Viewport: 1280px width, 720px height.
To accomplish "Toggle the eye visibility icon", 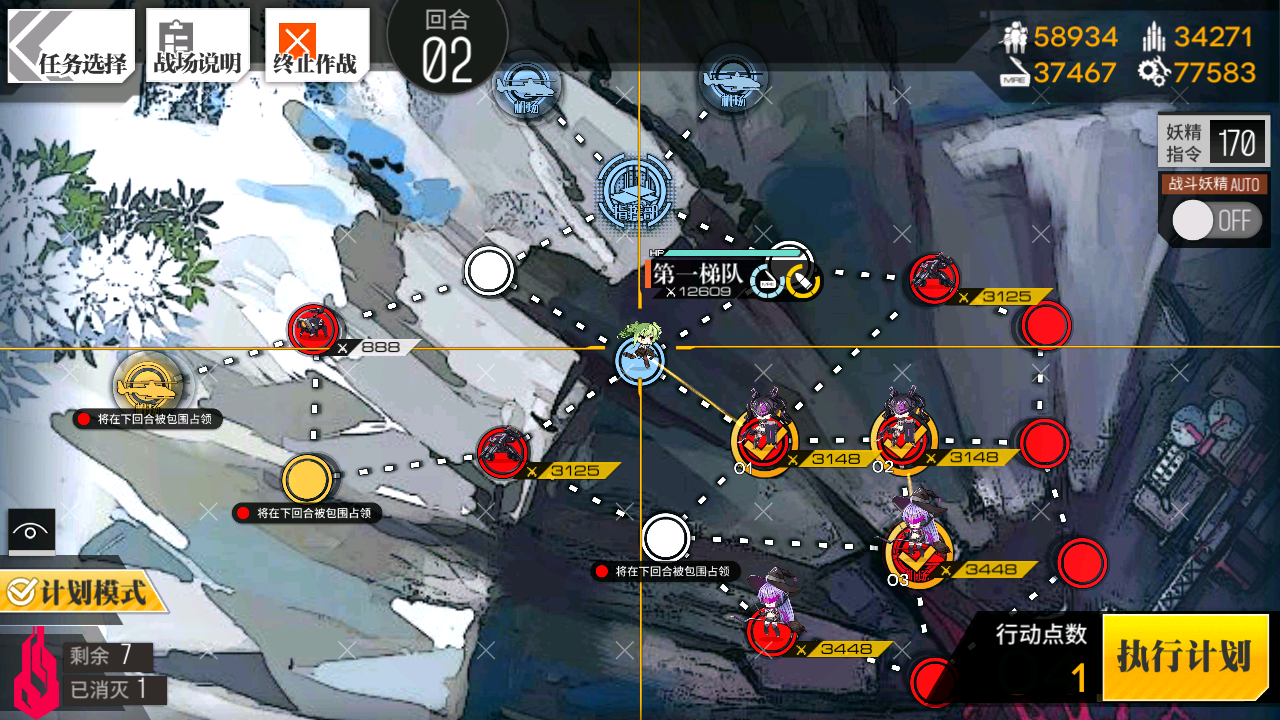I will (x=31, y=531).
